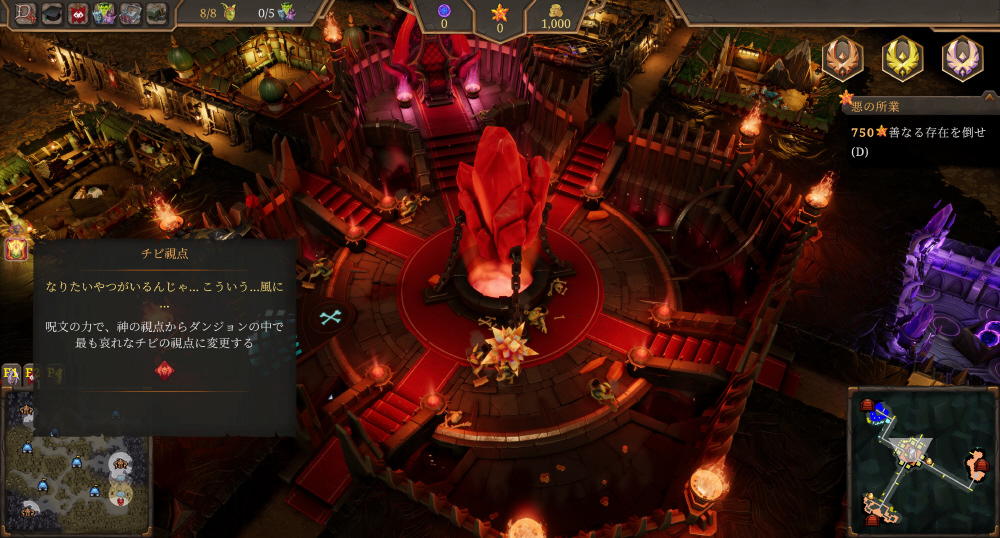The height and width of the screenshot is (538, 1000).
Task: Select the purple winged emblem badge
Action: [962, 58]
